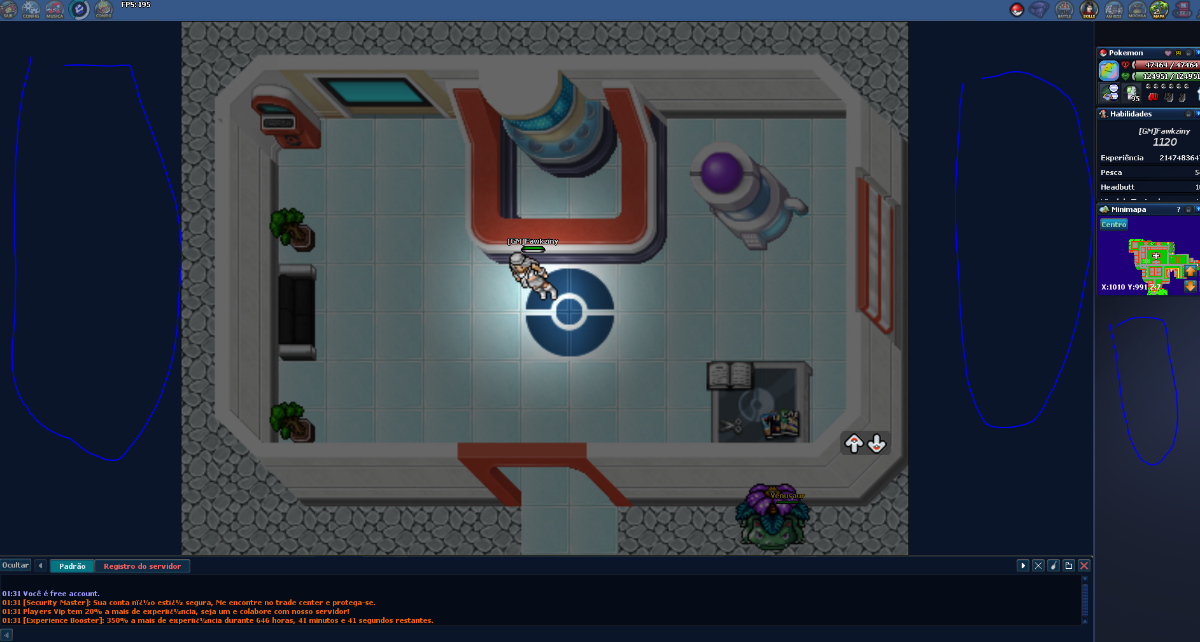Switch to the Padrão chat tab
This screenshot has height=642, width=1200.
point(72,566)
